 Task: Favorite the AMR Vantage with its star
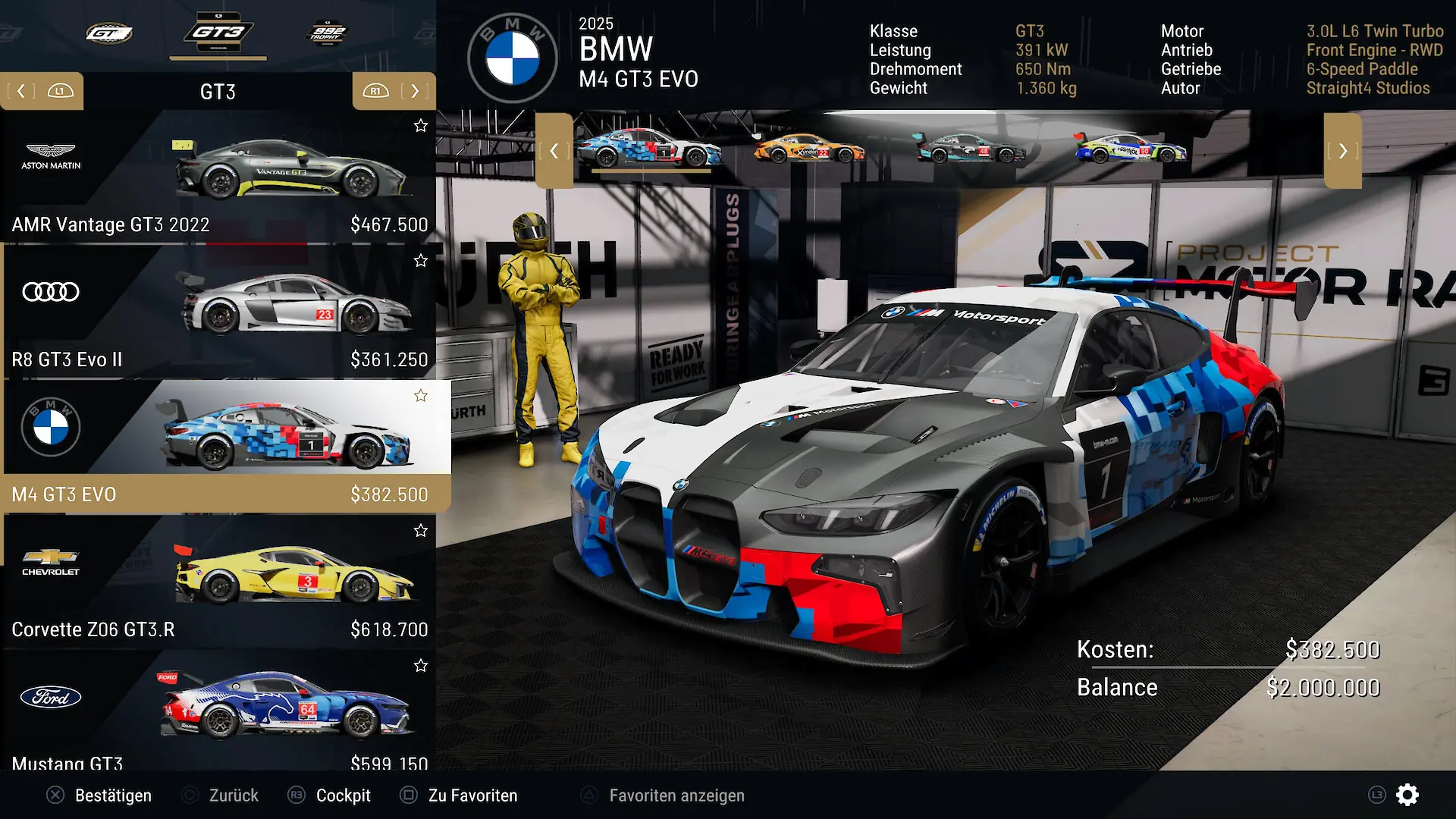[x=421, y=126]
